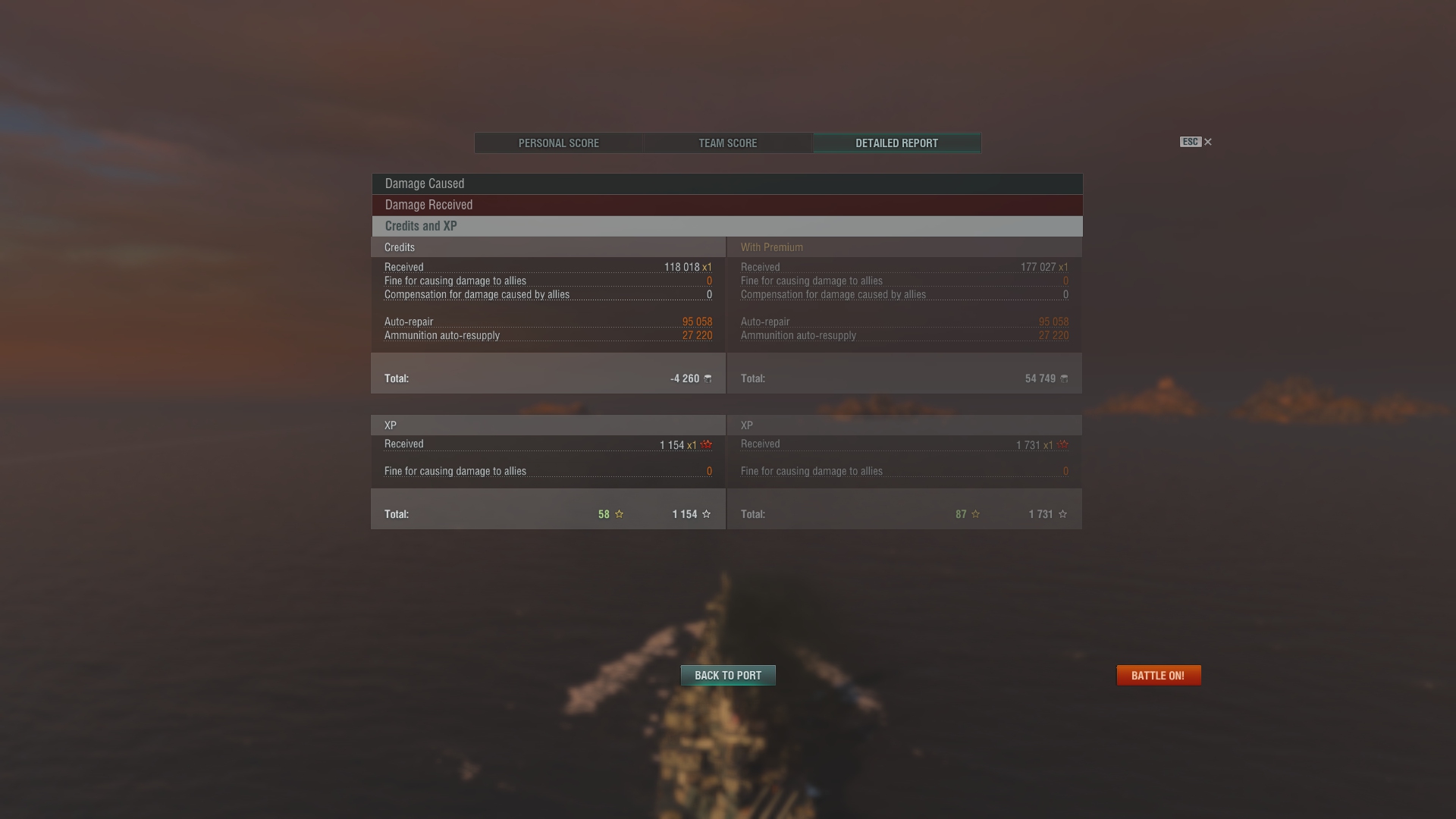
Task: Select the Detailed Report tab
Action: coord(896,143)
